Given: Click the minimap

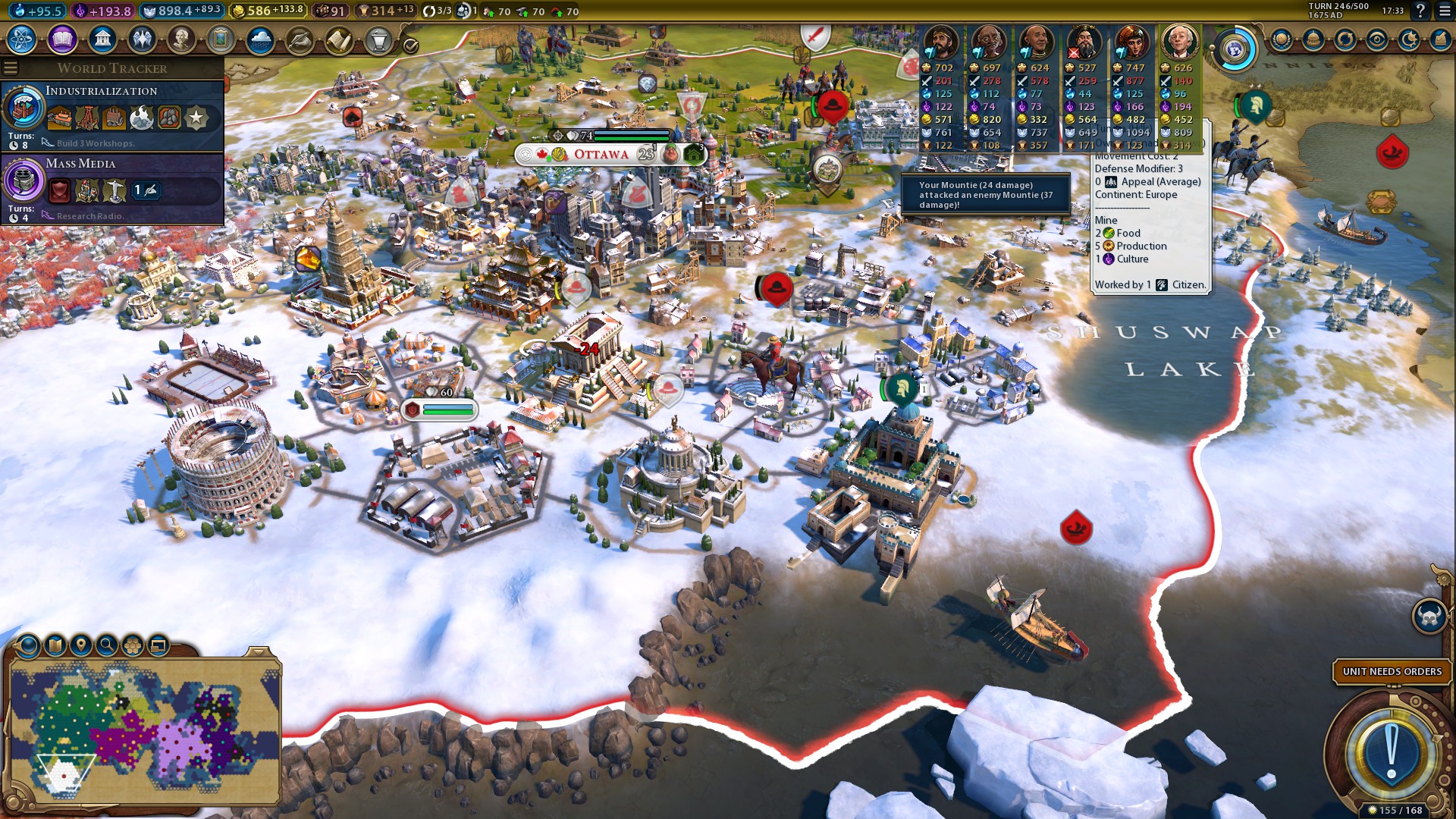Looking at the screenshot, I should coord(144,732).
